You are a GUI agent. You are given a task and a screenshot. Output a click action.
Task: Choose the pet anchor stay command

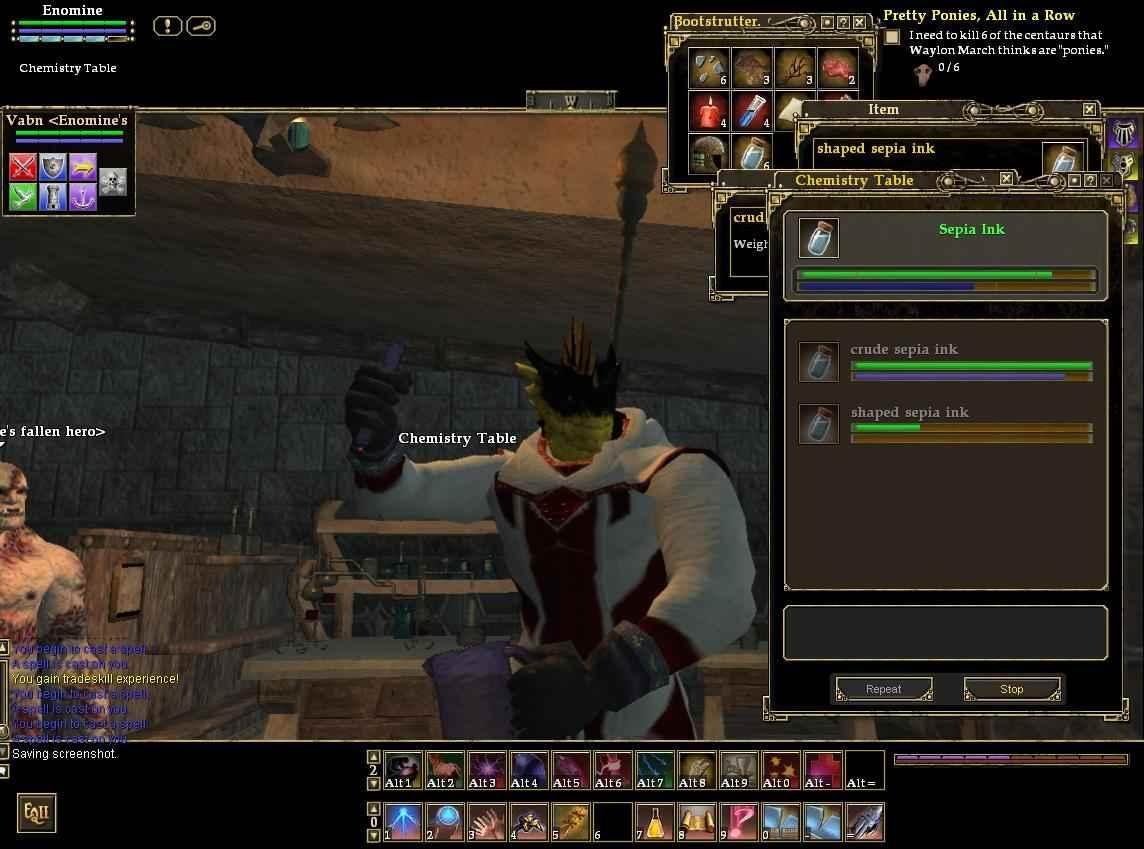tap(83, 196)
